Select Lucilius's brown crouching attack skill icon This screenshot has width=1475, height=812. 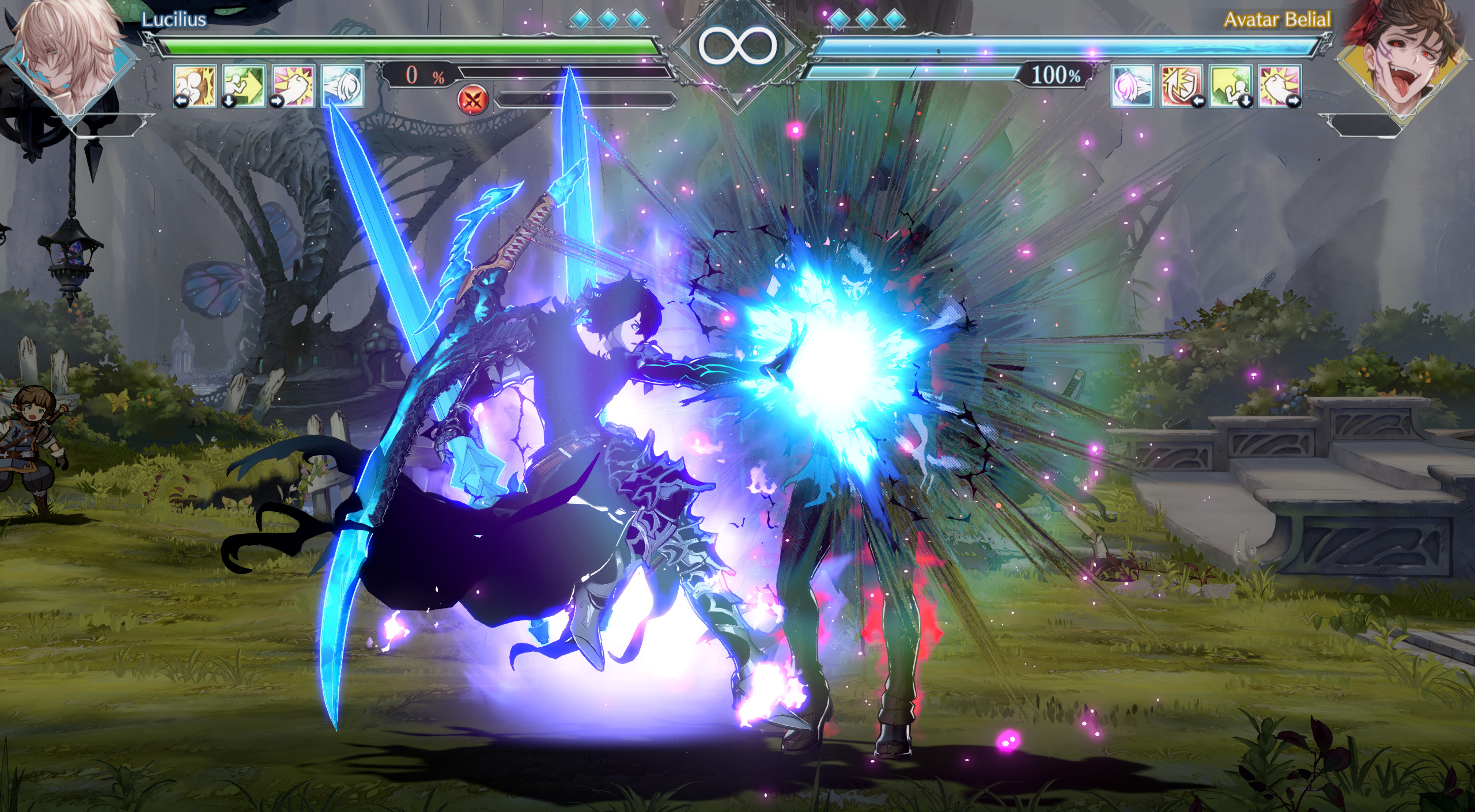click(x=195, y=88)
